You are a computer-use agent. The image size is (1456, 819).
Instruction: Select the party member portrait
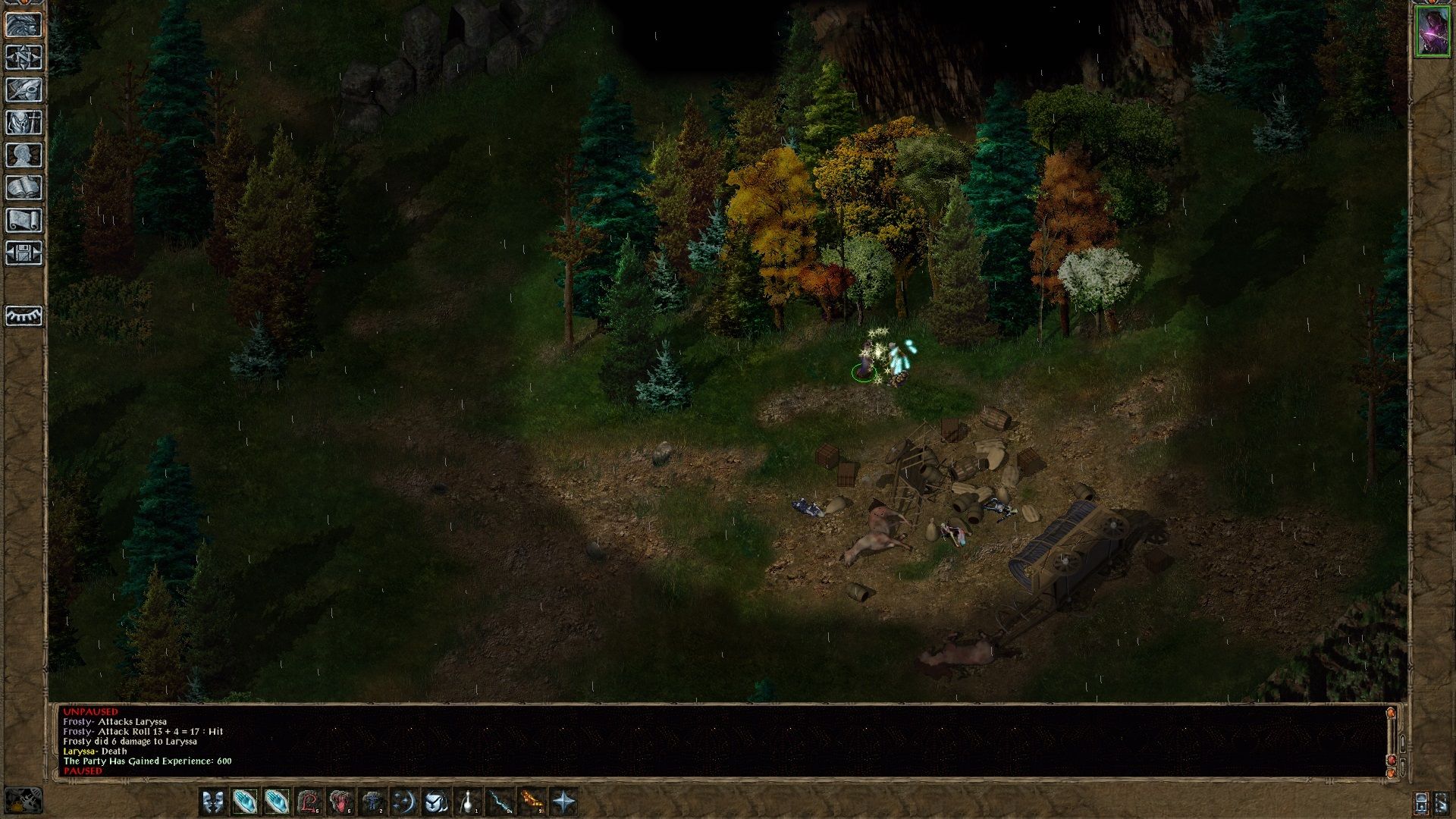click(x=1432, y=32)
